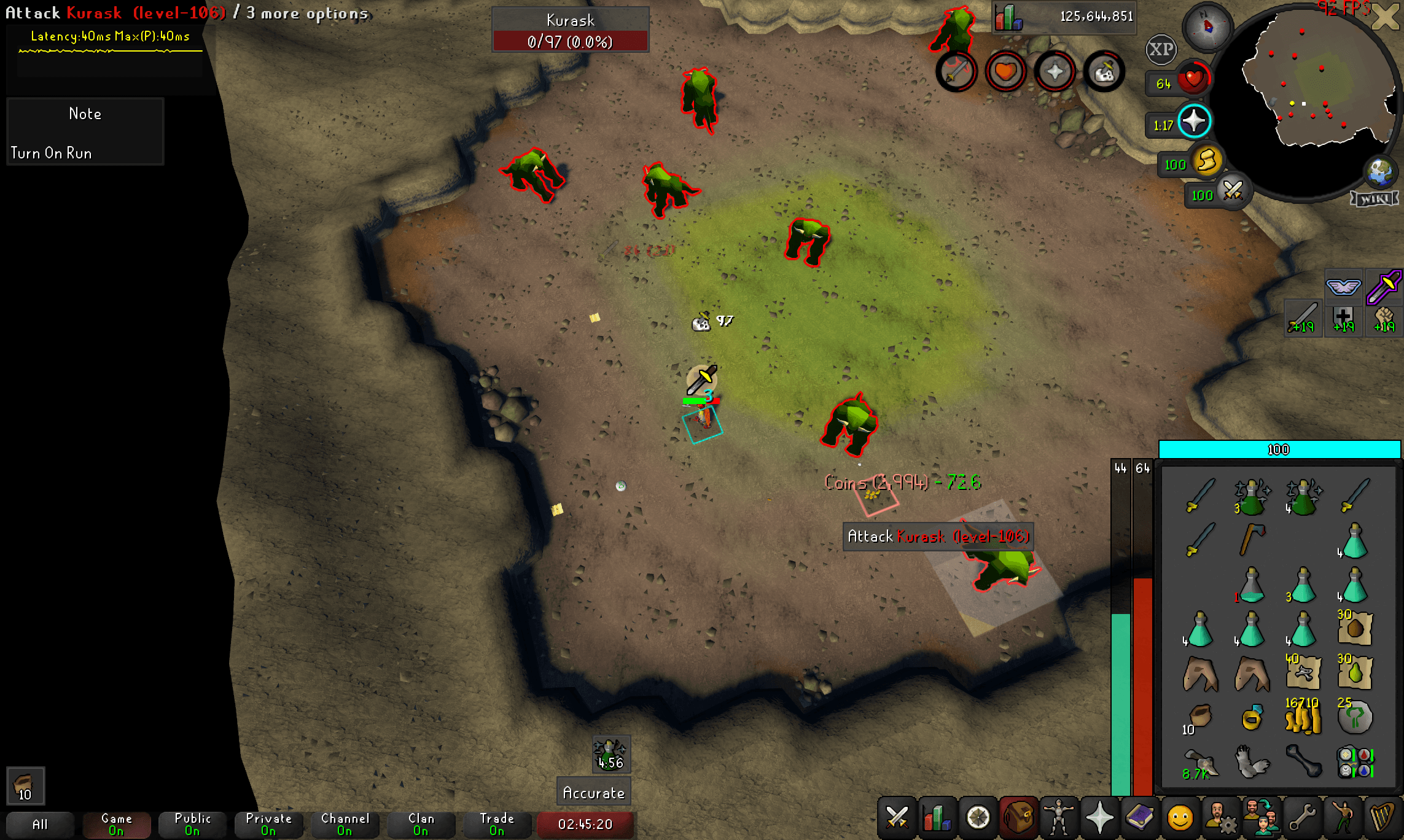Image resolution: width=1404 pixels, height=840 pixels.
Task: Click the Accurate combat style indicator
Action: (593, 792)
